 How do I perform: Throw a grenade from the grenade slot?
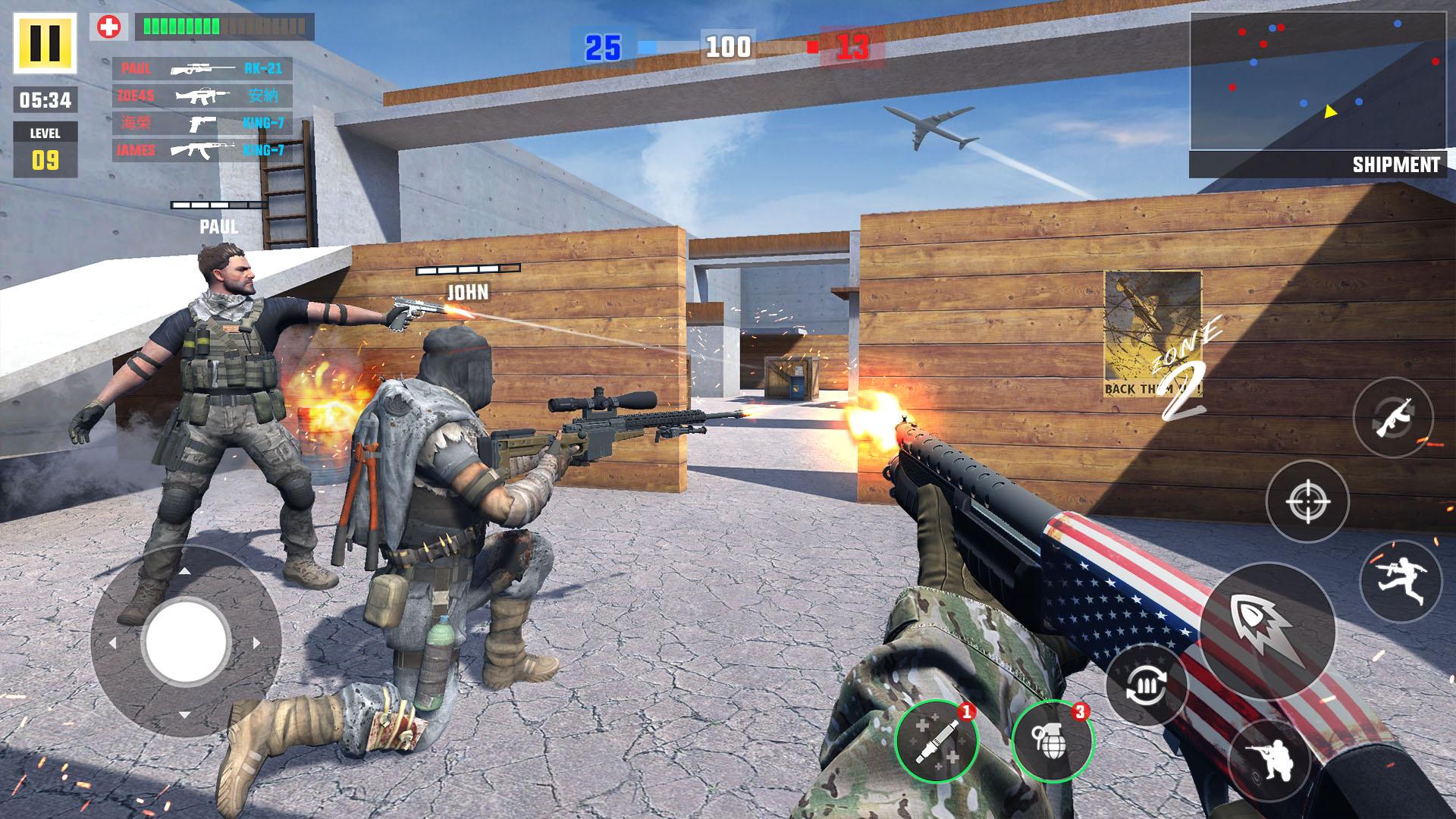[x=1052, y=741]
